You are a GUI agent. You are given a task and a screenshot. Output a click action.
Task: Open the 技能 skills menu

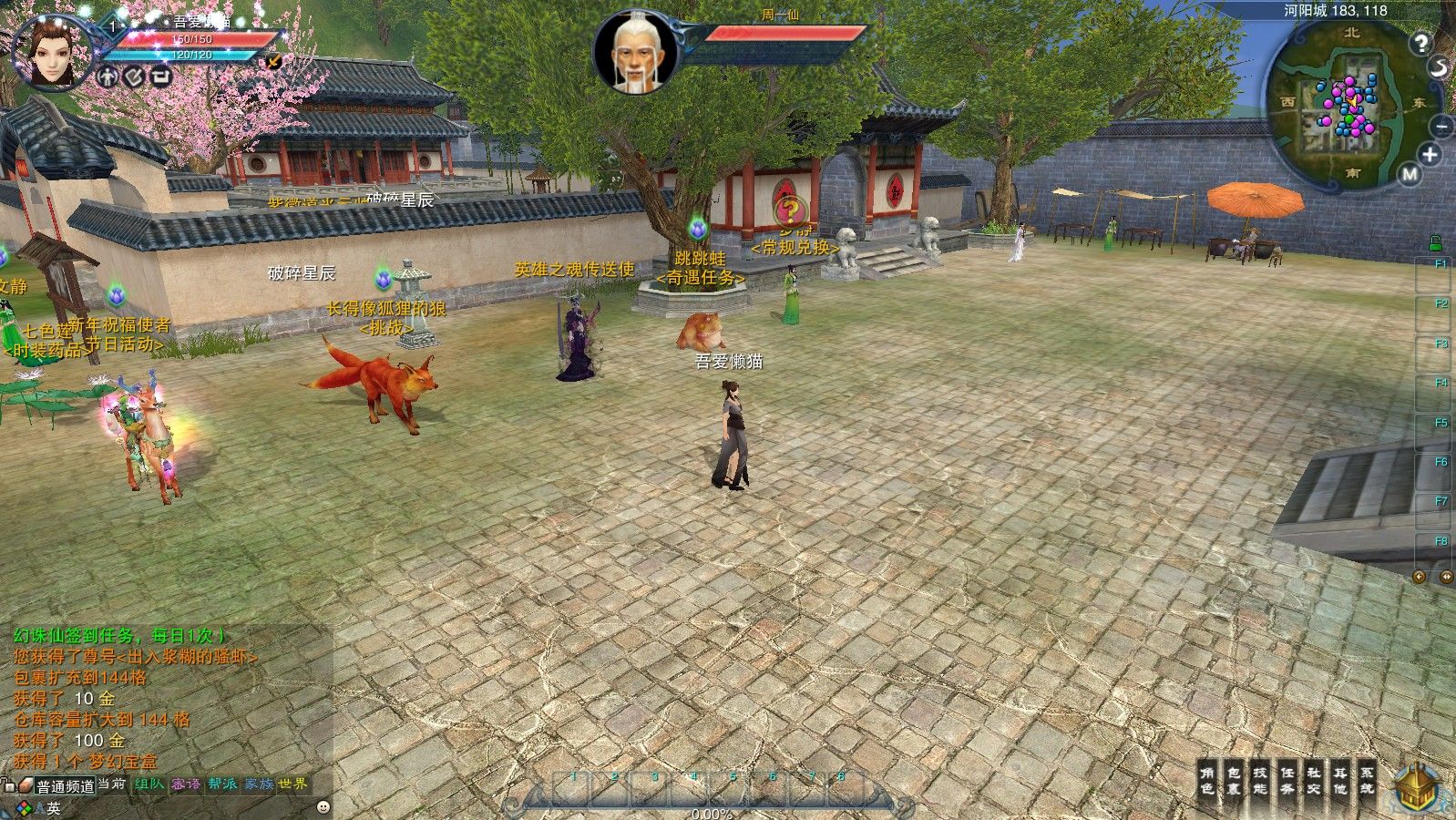click(1260, 781)
